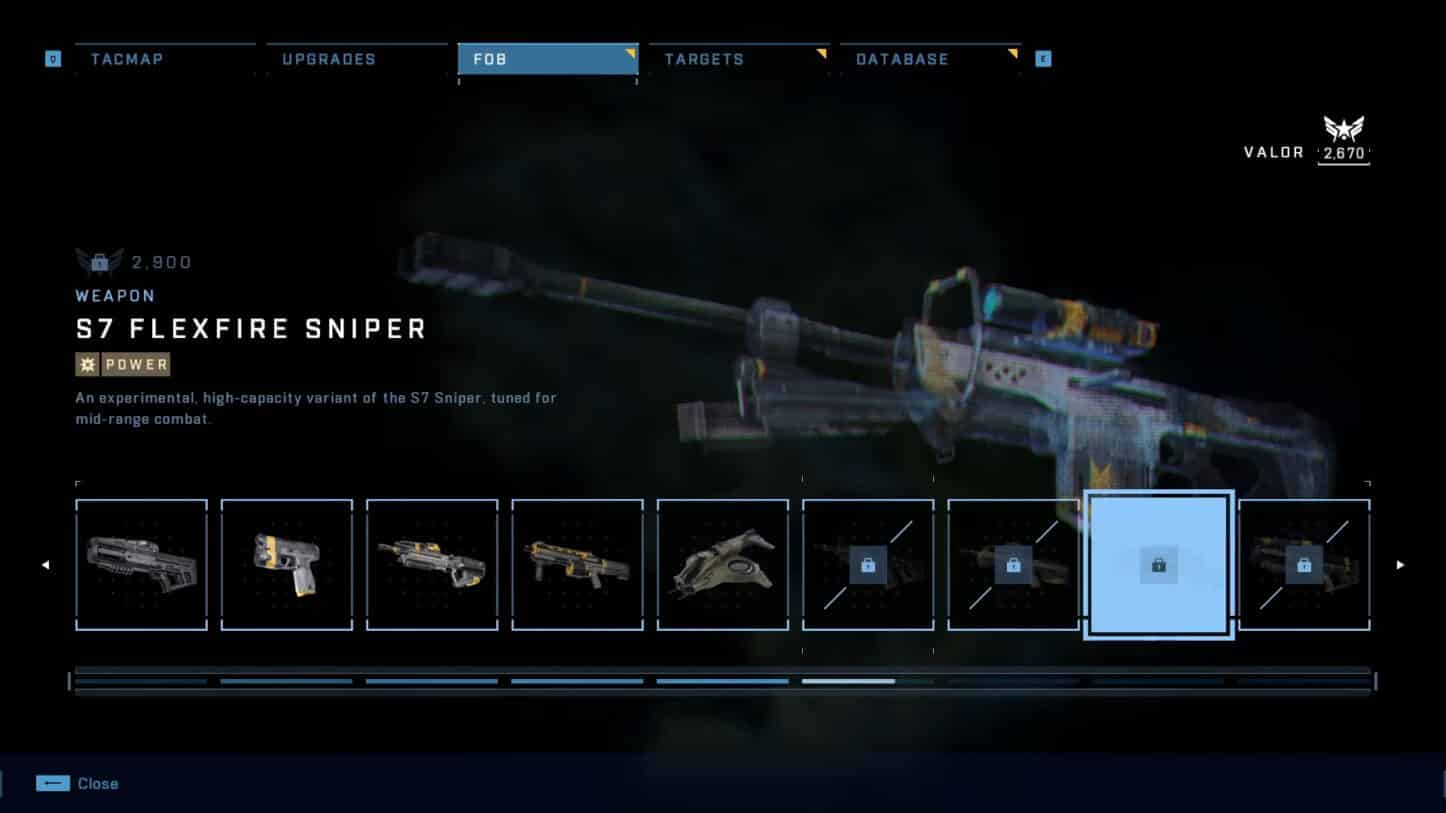The image size is (1446, 813).
Task: Select the first assault rifle thumbnail
Action: [x=141, y=564]
